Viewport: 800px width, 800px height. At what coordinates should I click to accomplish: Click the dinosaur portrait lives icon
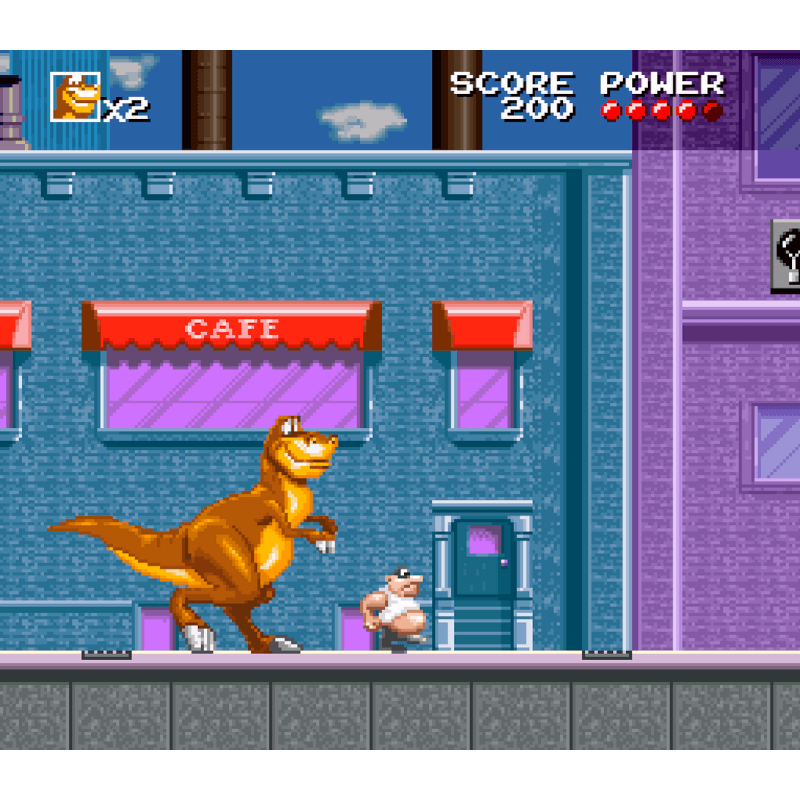pos(76,97)
